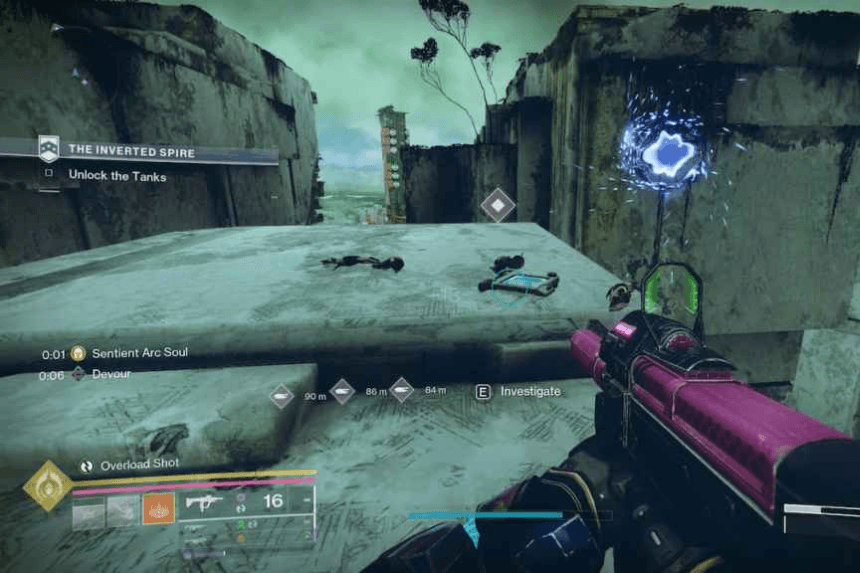Click the Overload Shot perk icon
This screenshot has height=573, width=860.
[x=87, y=465]
